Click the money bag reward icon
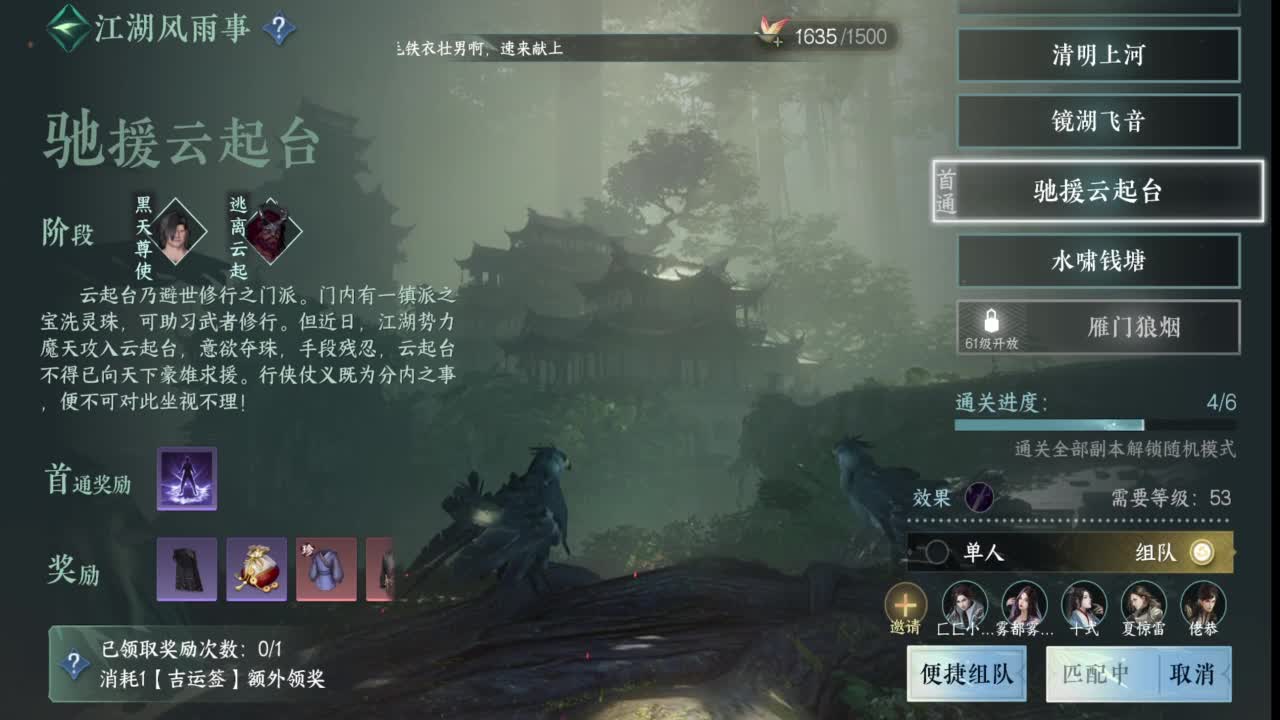Viewport: 1280px width, 720px height. pos(255,570)
